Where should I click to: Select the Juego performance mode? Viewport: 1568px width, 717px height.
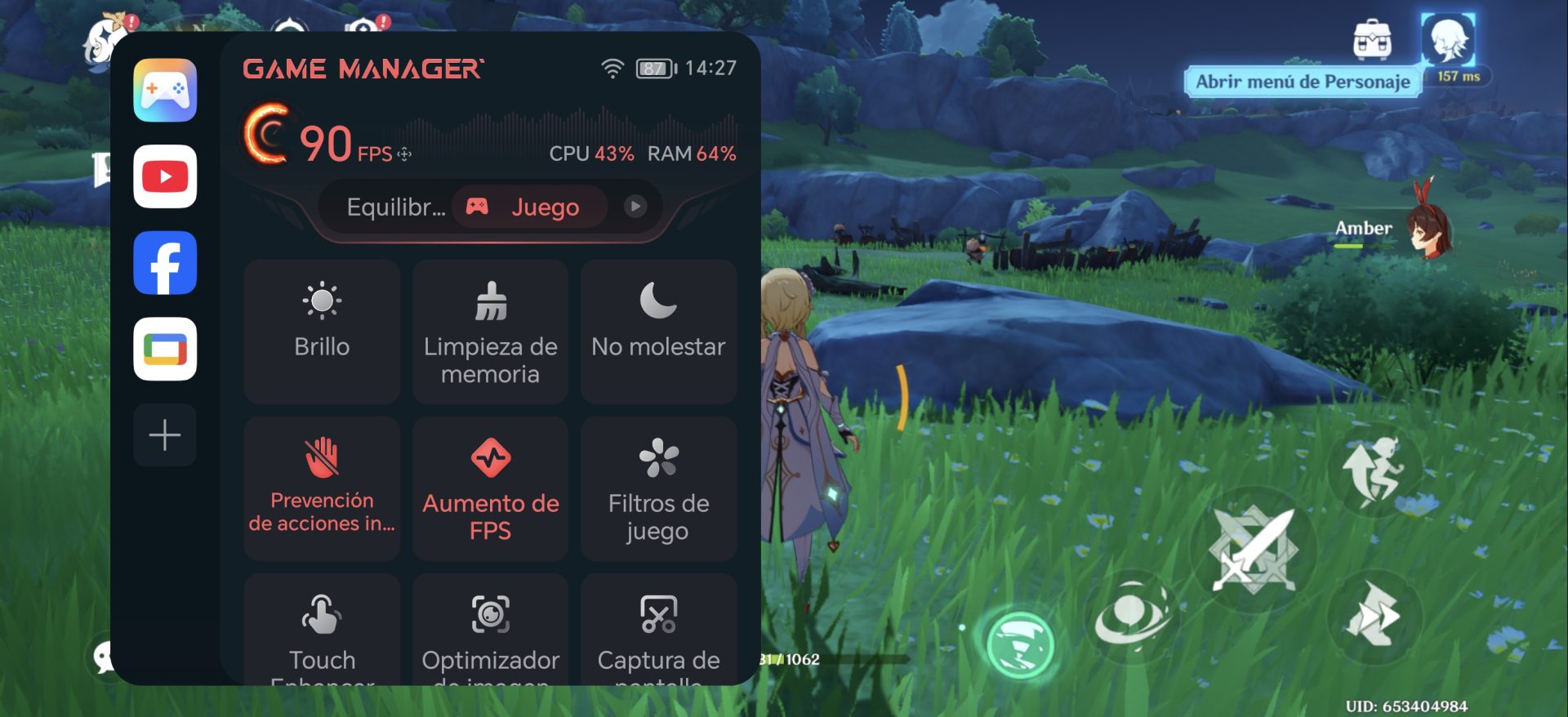529,207
